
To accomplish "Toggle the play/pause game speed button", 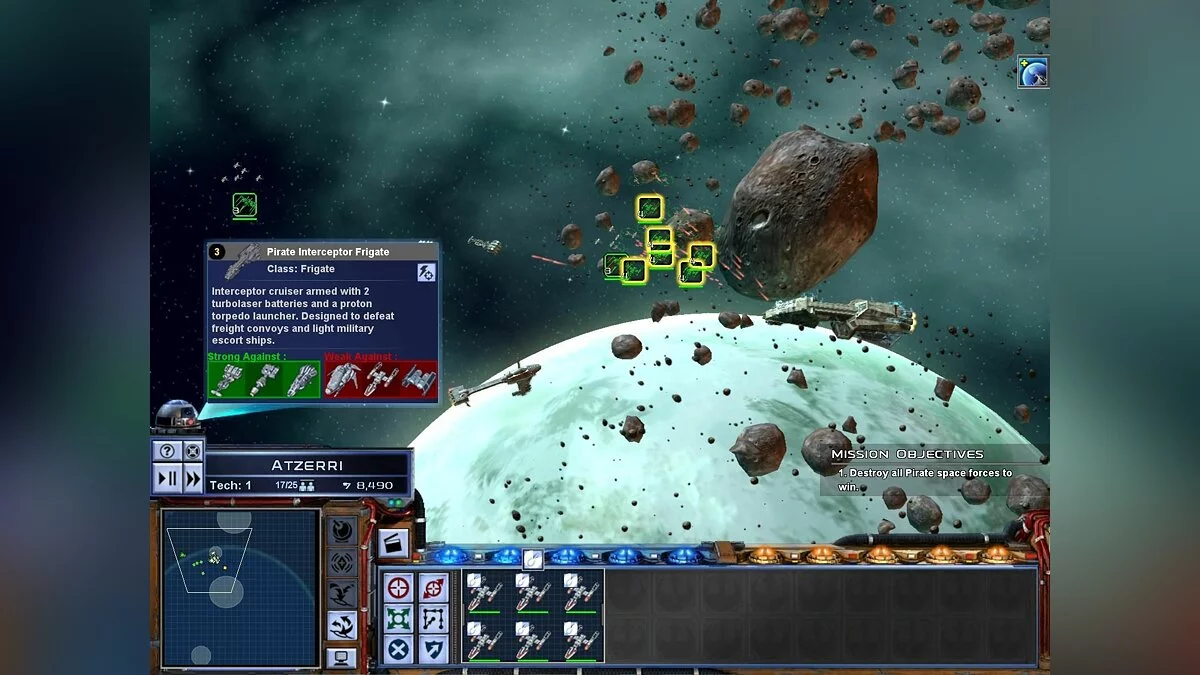I will [167, 479].
